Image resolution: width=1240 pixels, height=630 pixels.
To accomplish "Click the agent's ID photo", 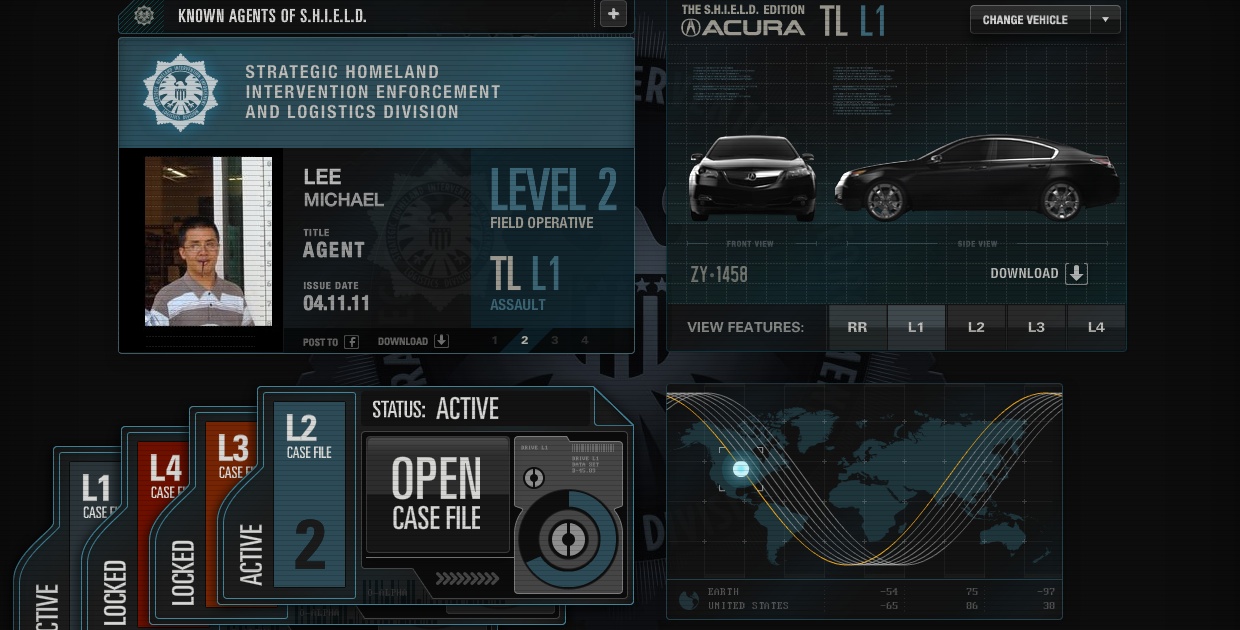I will click(208, 241).
